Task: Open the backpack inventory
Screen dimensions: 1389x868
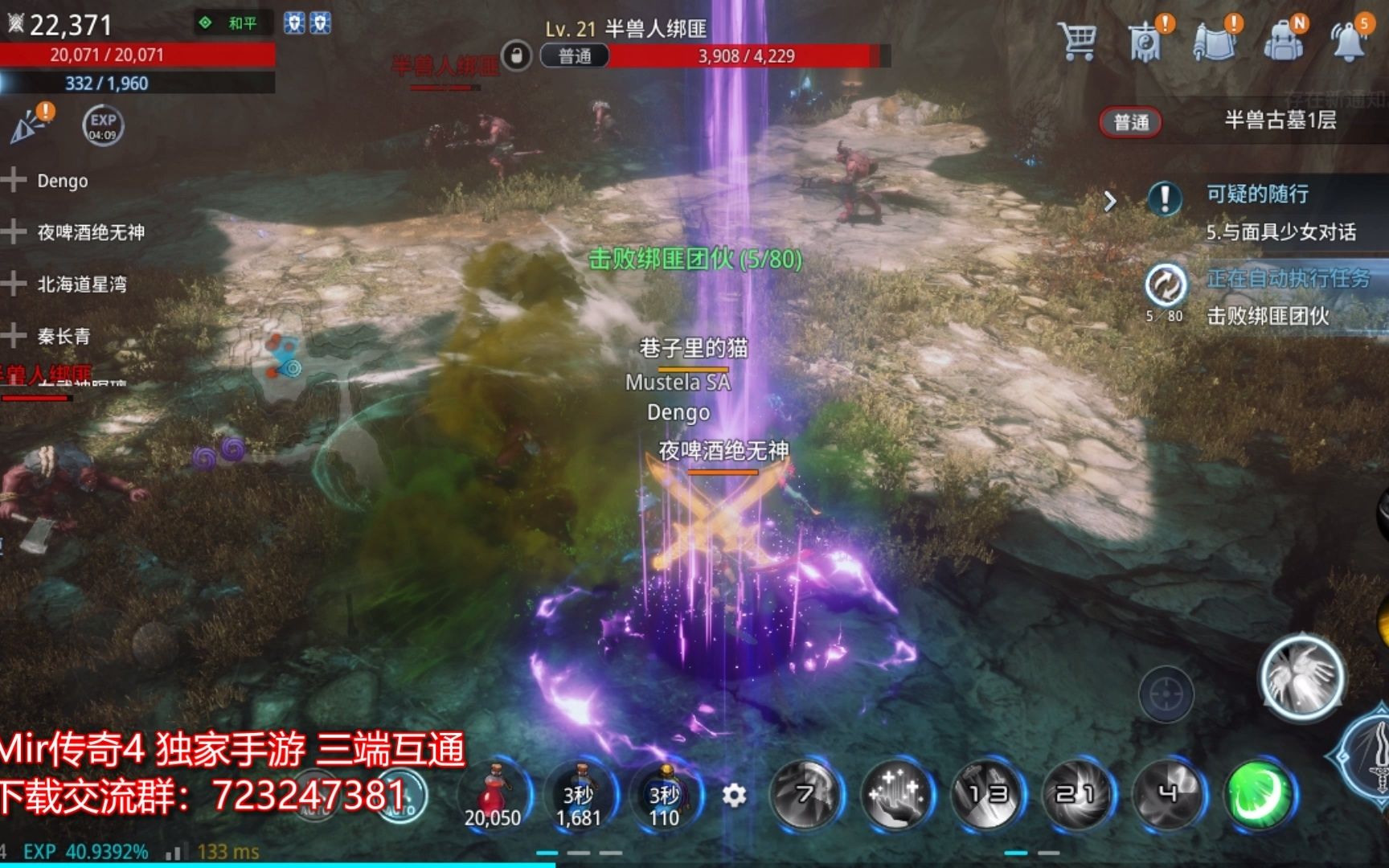Action: [1284, 40]
